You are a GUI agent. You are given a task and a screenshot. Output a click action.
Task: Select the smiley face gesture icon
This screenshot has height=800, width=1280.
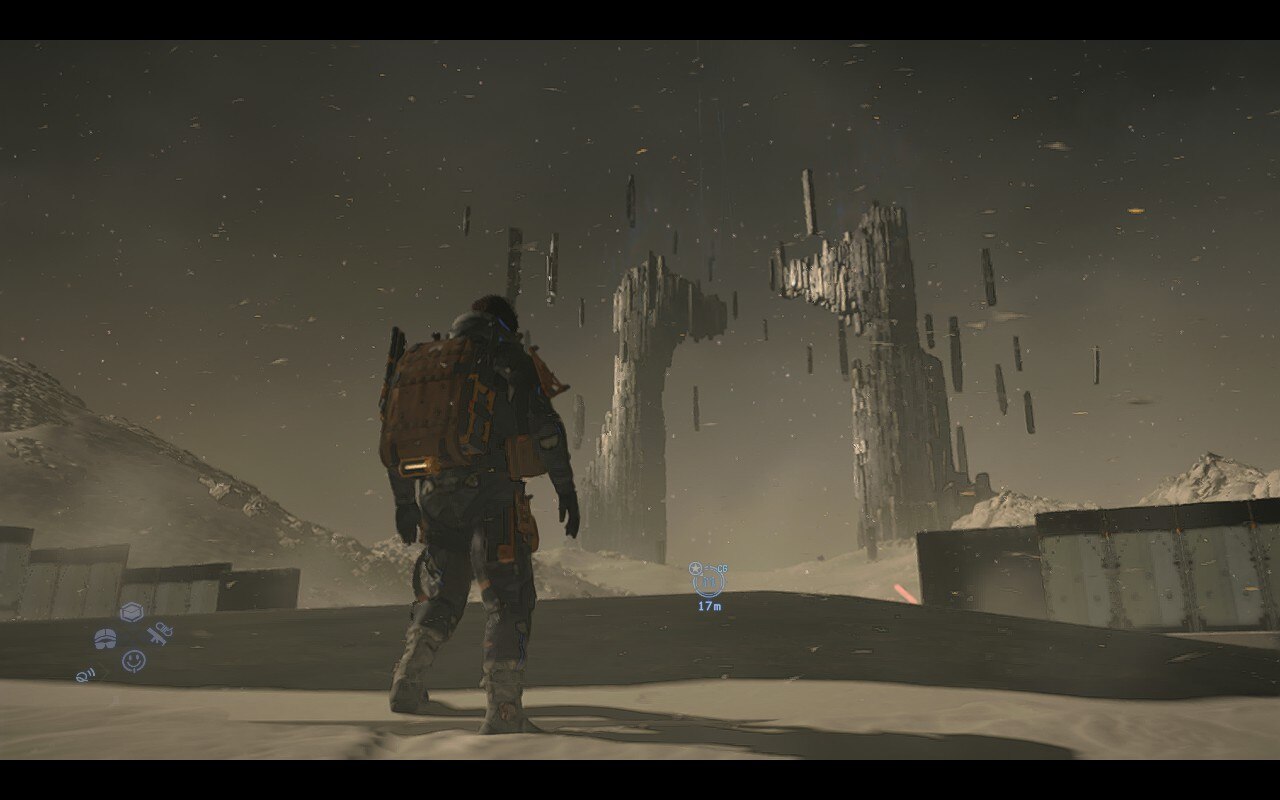pos(134,660)
